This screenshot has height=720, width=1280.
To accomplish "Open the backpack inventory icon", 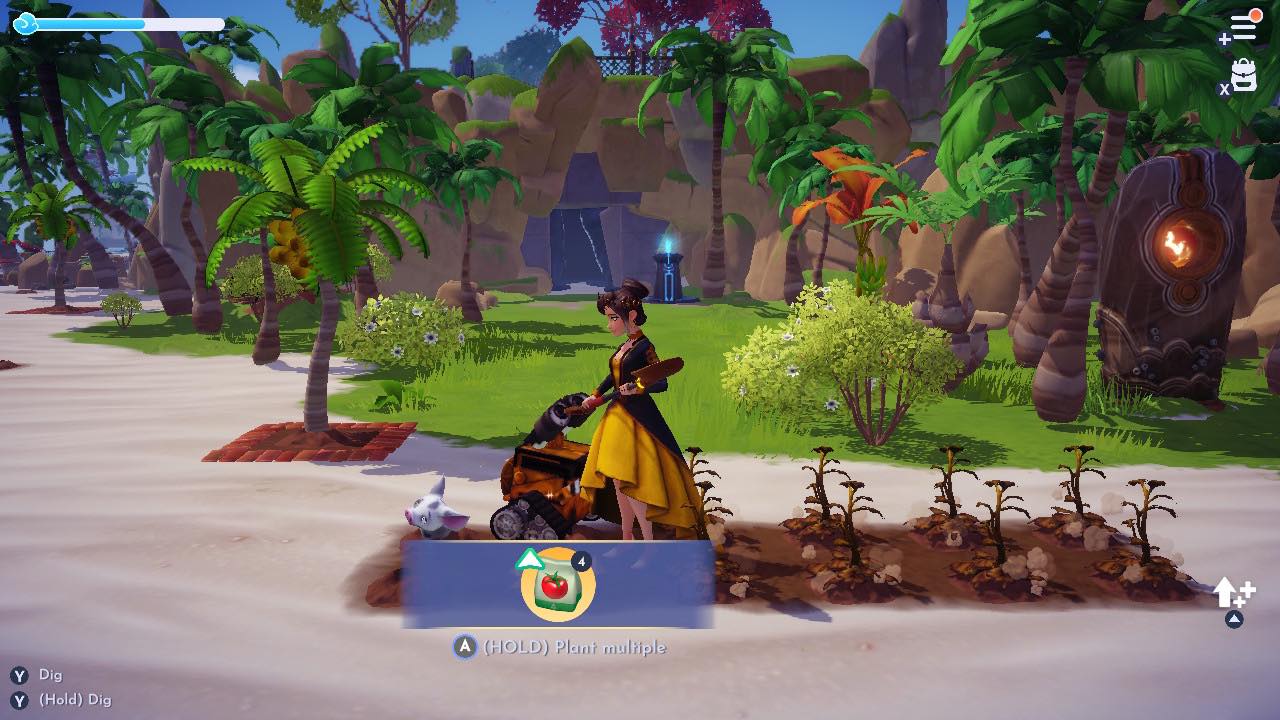I will point(1243,73).
